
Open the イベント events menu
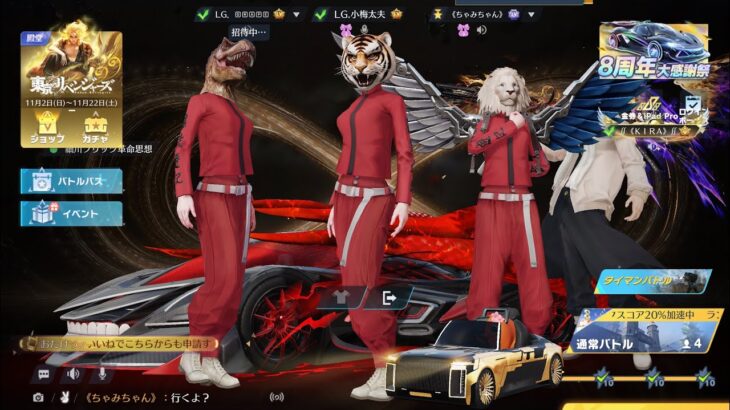[x=72, y=213]
